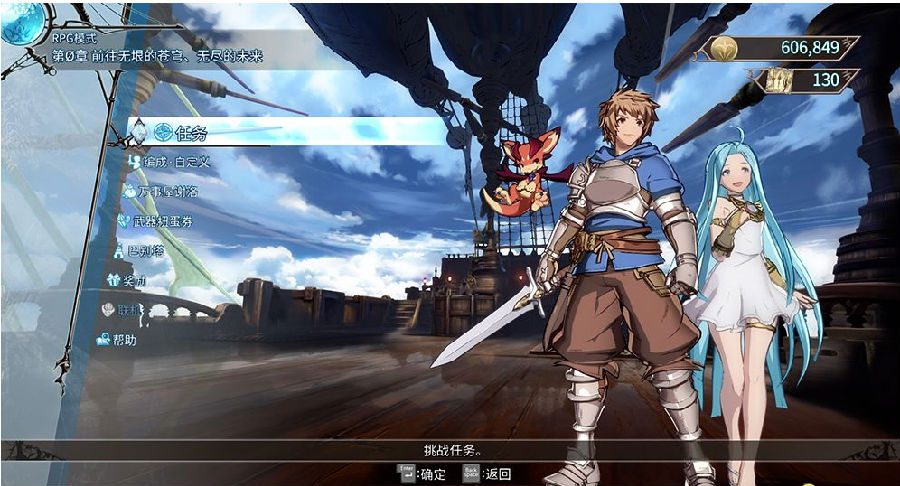Choose the 武器扭蛋券 weapon gacha entry

155,220
